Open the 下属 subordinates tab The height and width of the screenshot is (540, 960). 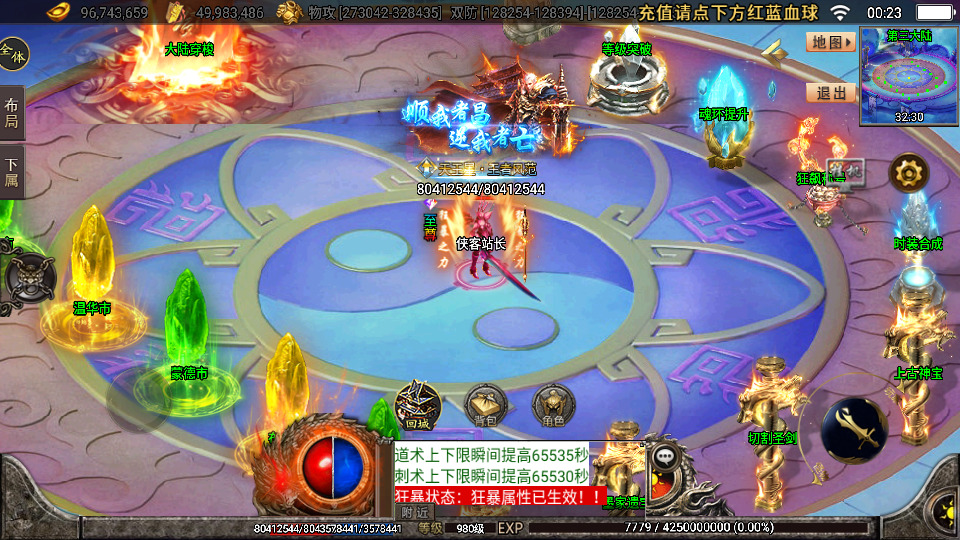coord(12,172)
